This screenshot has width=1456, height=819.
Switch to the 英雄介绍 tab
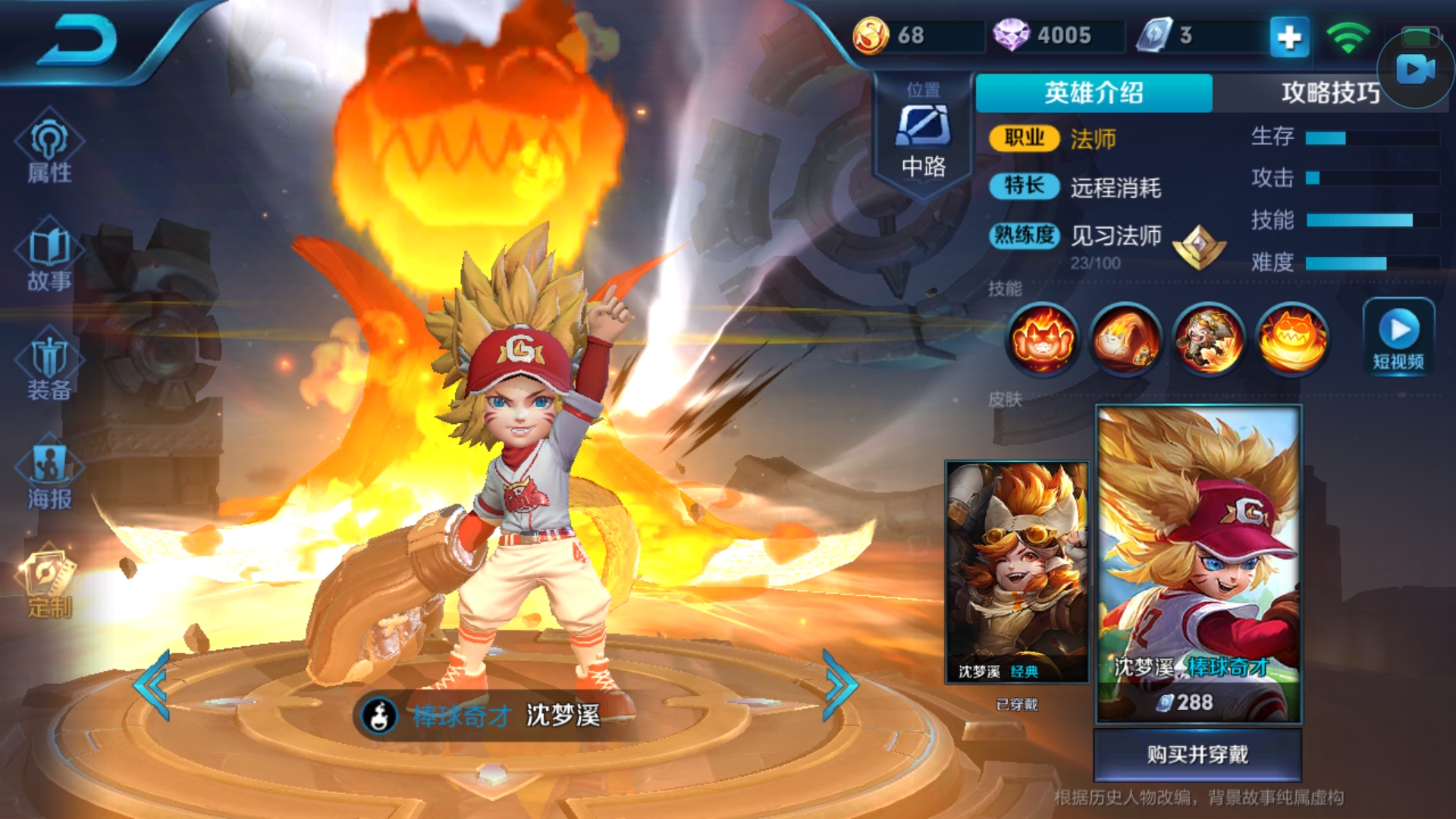(x=1094, y=93)
